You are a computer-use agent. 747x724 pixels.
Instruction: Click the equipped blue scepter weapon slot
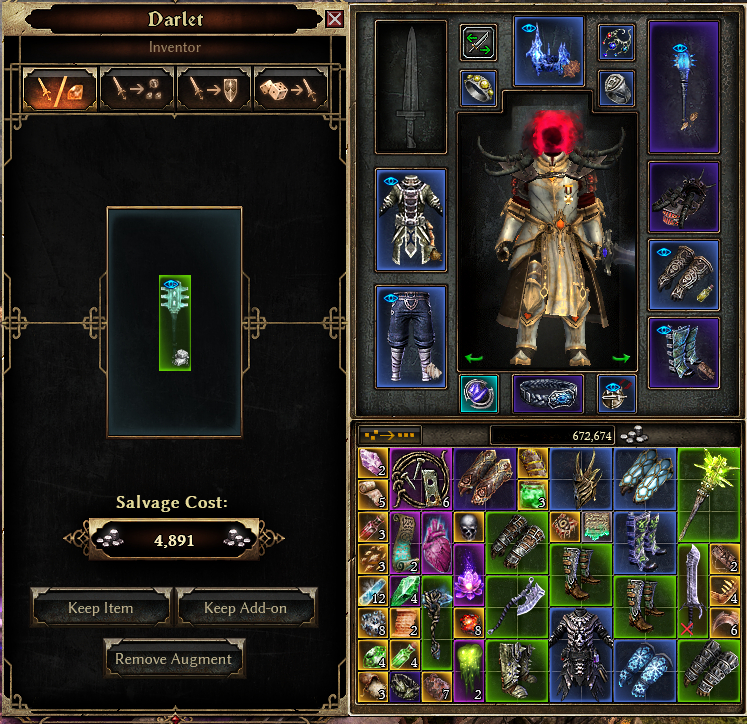[684, 84]
